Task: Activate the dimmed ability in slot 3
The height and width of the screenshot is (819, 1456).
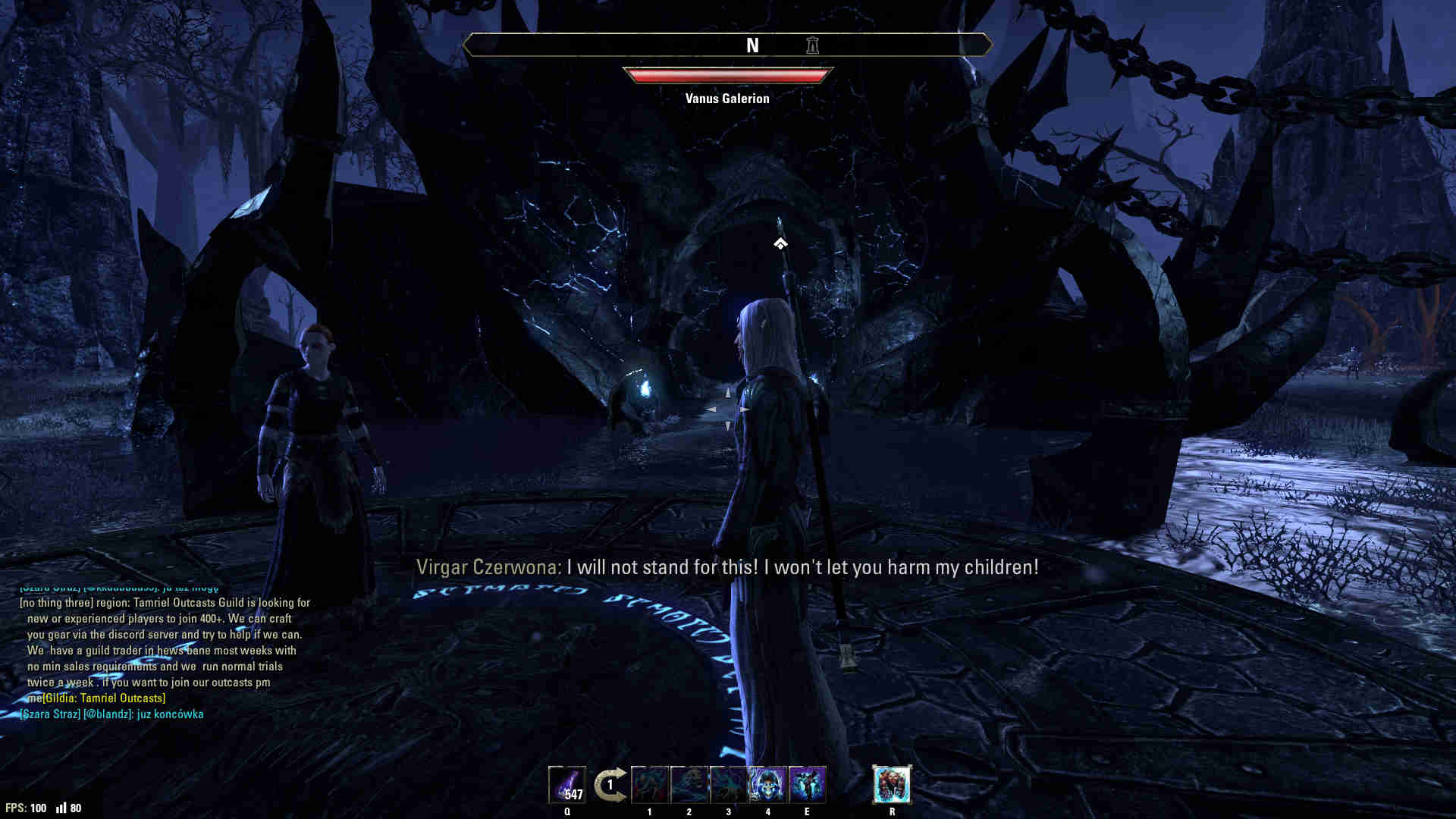Action: click(729, 785)
